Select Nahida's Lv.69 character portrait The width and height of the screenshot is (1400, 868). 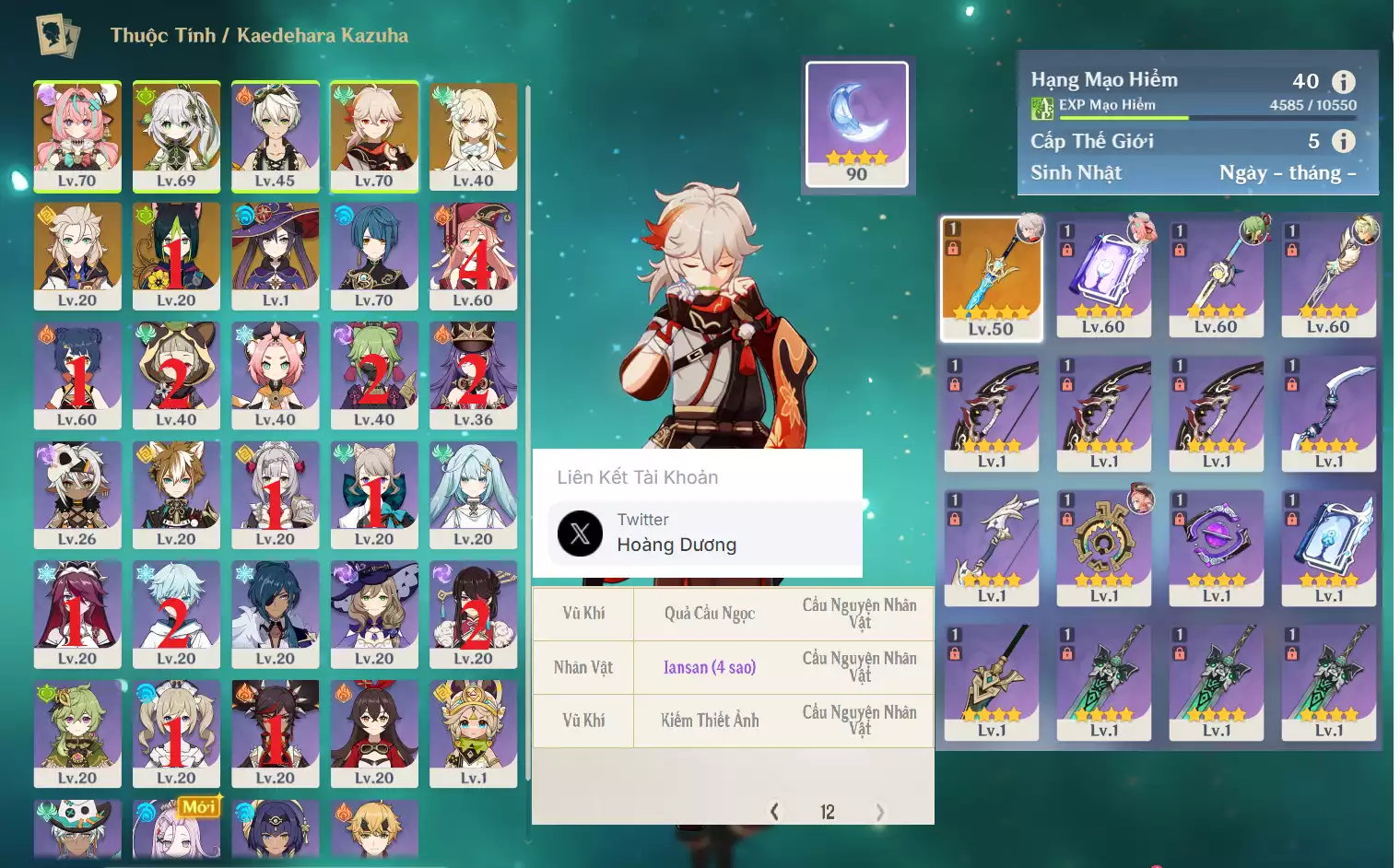tap(176, 135)
